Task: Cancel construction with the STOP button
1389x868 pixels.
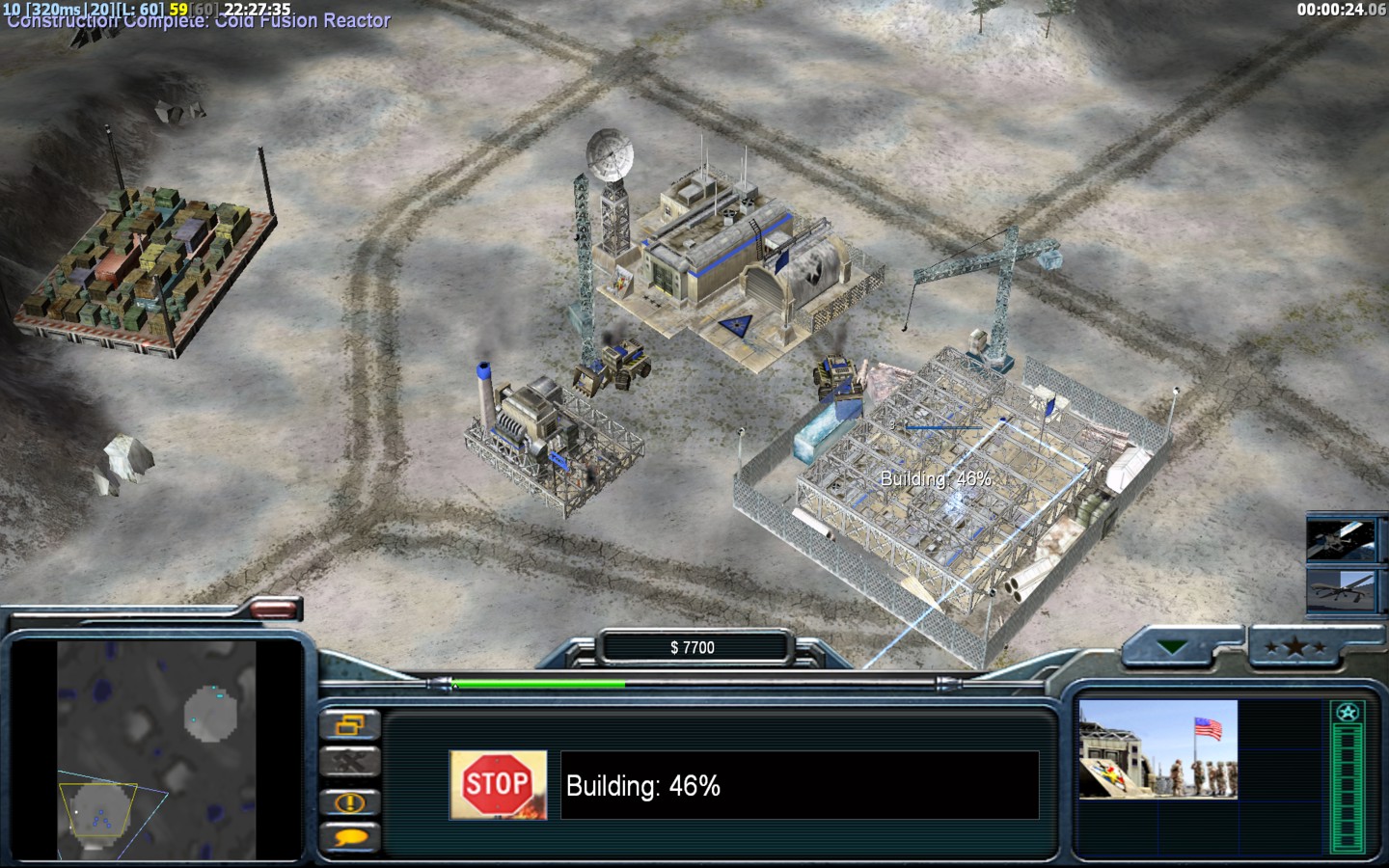Action: tap(498, 785)
